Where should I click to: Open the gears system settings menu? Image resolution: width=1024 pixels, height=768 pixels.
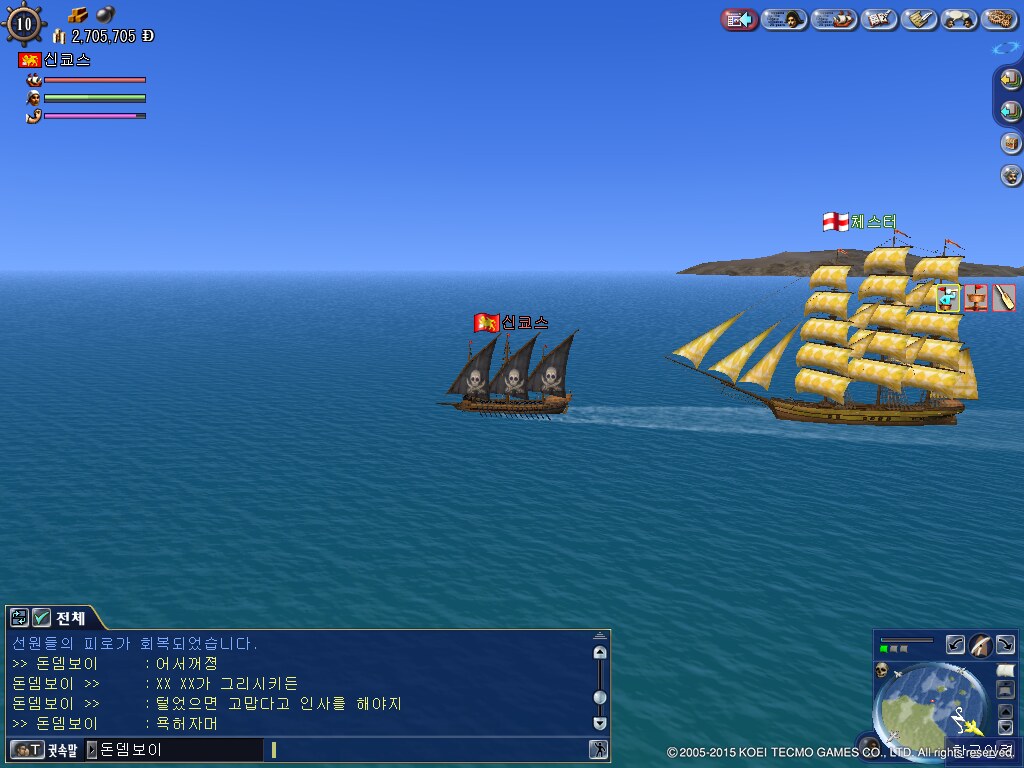(x=999, y=19)
